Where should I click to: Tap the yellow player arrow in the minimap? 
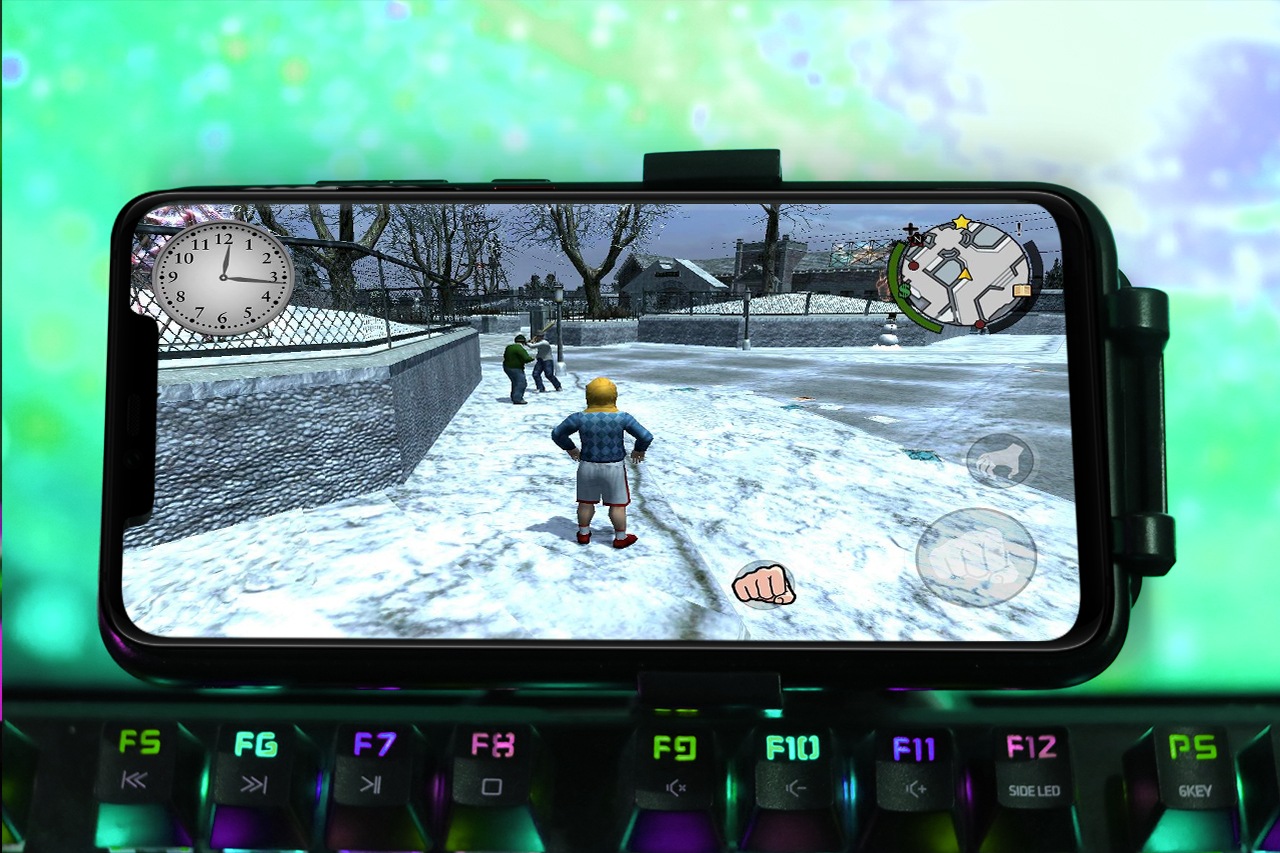coord(964,275)
